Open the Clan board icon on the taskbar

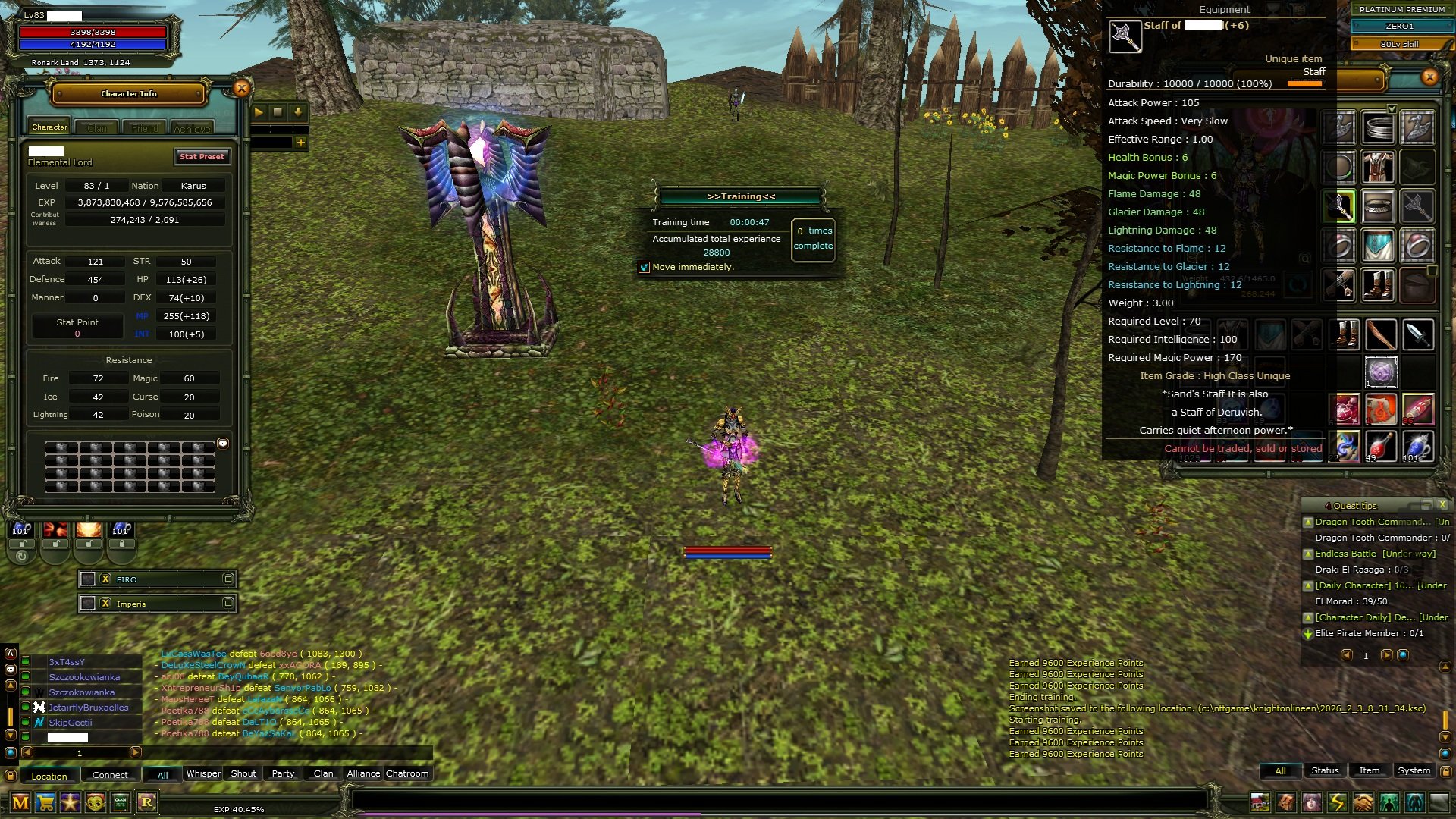[120, 802]
